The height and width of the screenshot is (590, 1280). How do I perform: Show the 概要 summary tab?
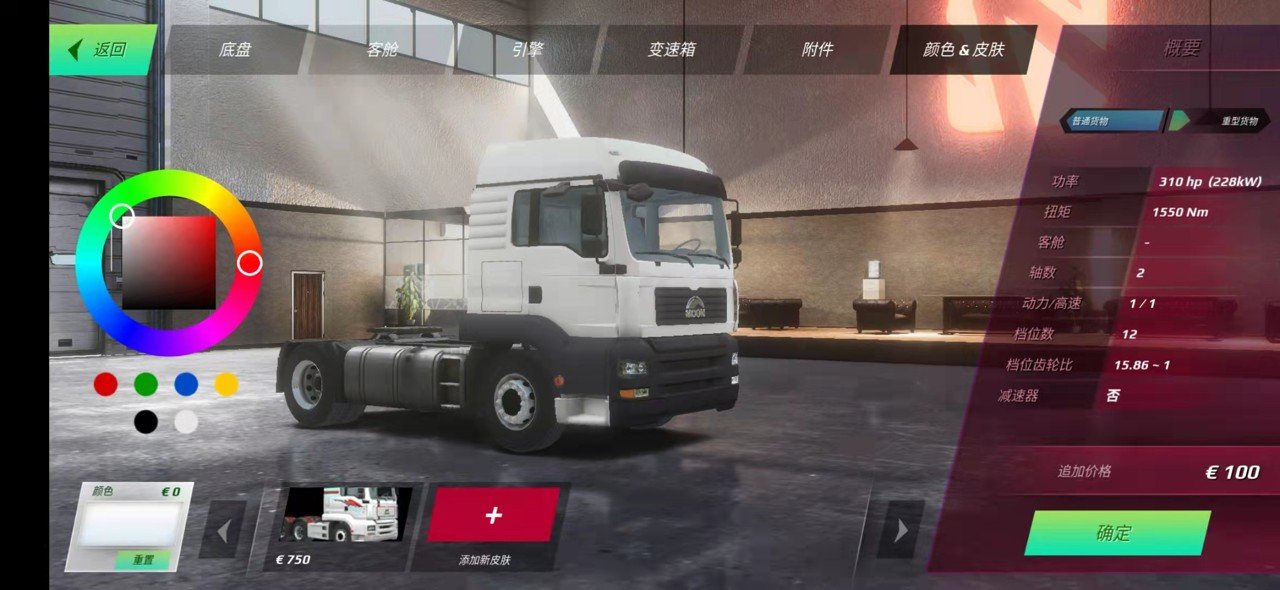point(1181,49)
